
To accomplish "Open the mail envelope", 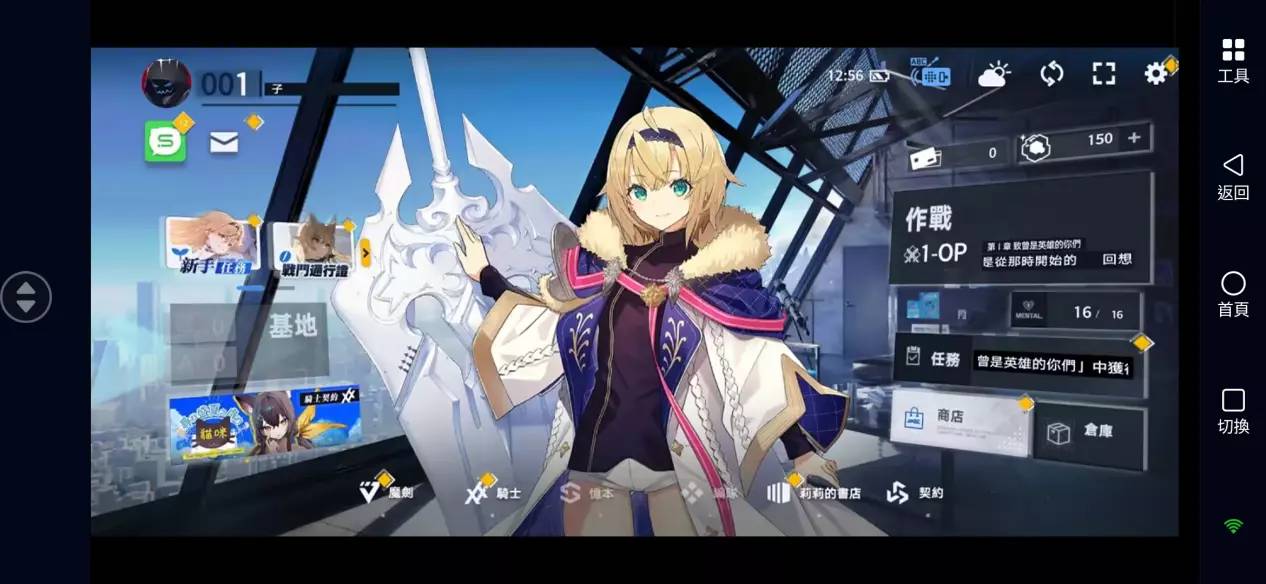I will pyautogui.click(x=224, y=143).
